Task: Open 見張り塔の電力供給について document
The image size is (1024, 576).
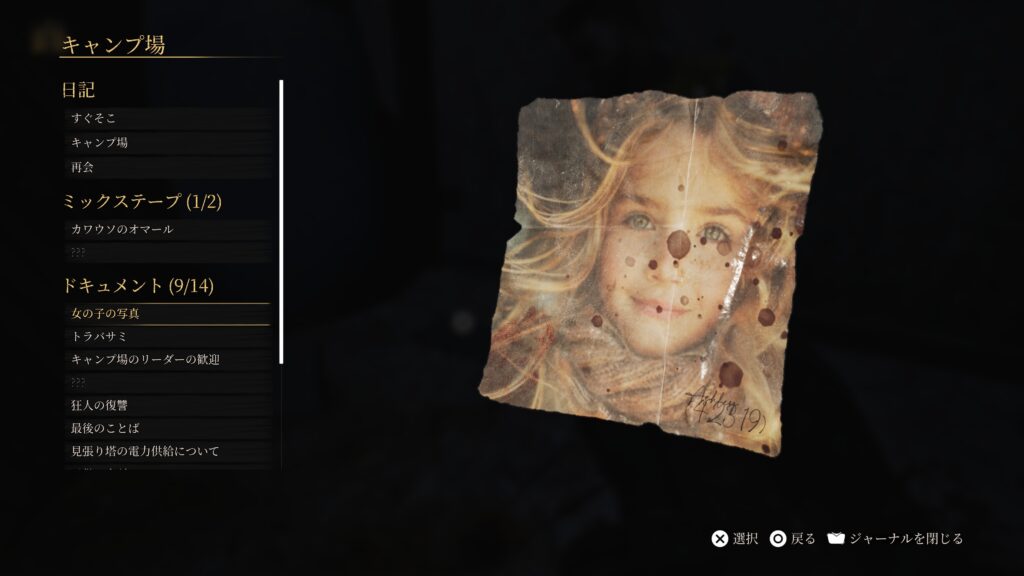Action: [165, 451]
